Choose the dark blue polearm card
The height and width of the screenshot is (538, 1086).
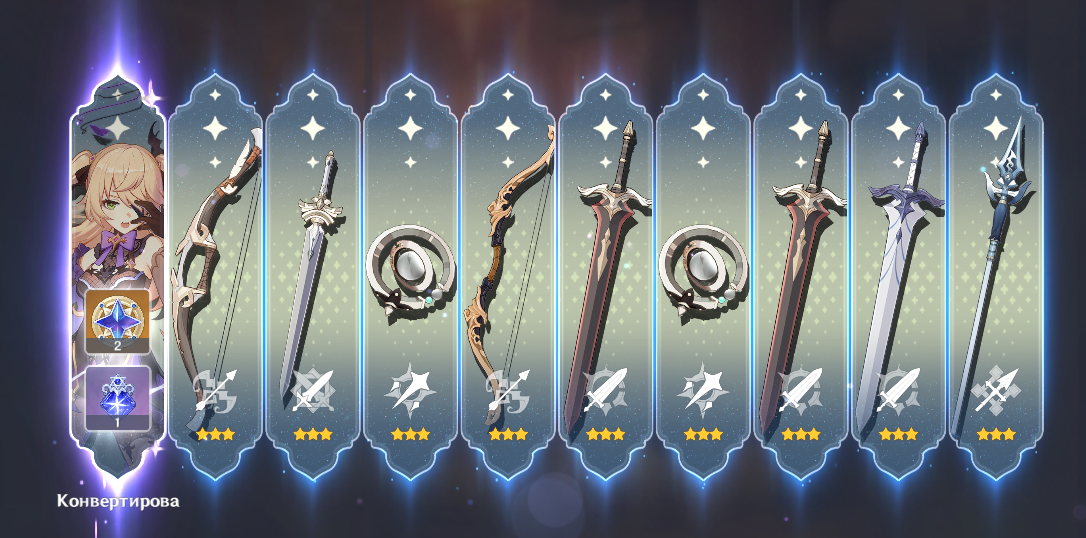(x=996, y=270)
